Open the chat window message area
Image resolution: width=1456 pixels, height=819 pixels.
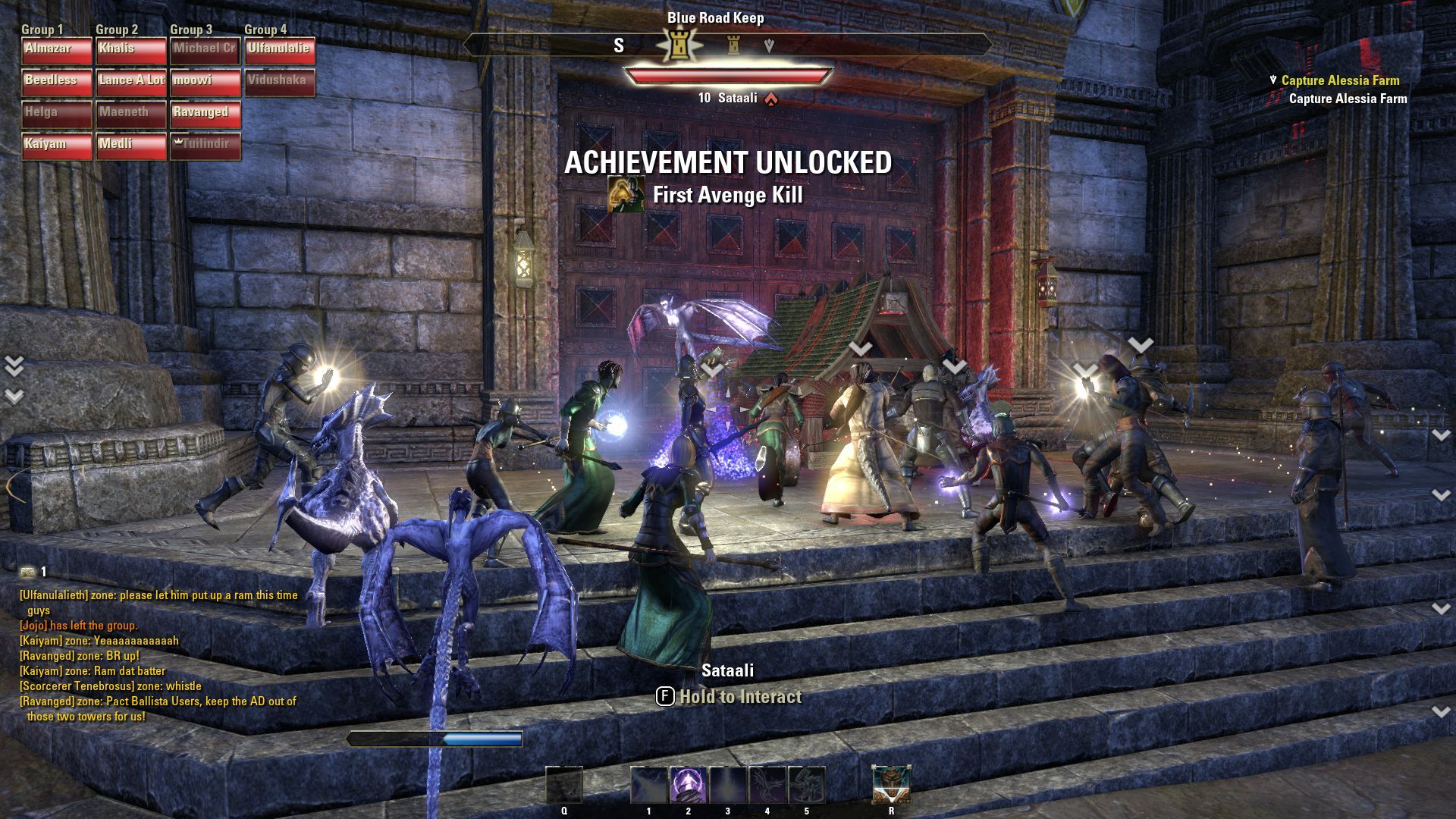click(x=159, y=656)
